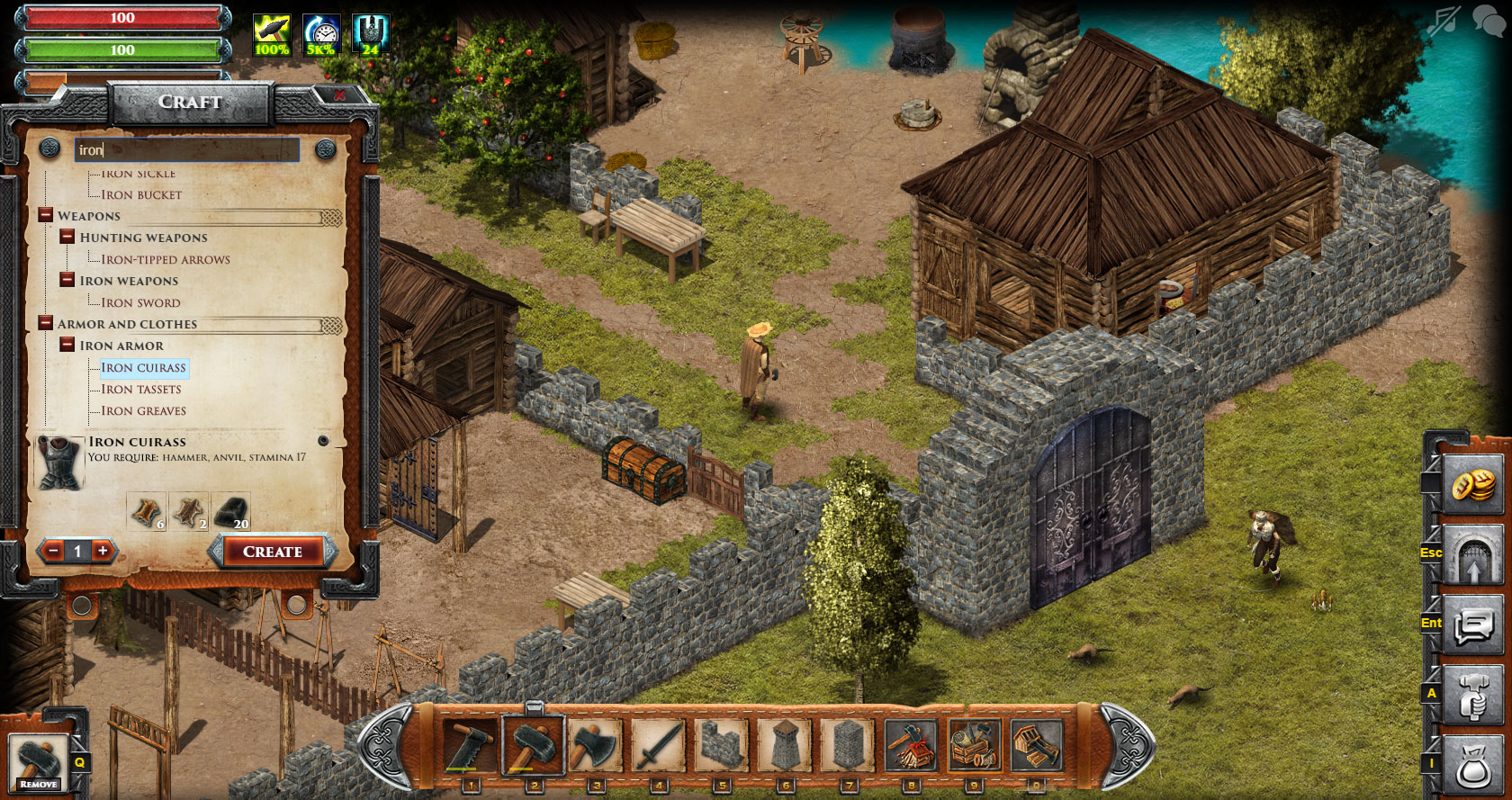Pick the Iron Sword recipe
The height and width of the screenshot is (800, 1512).
140,303
